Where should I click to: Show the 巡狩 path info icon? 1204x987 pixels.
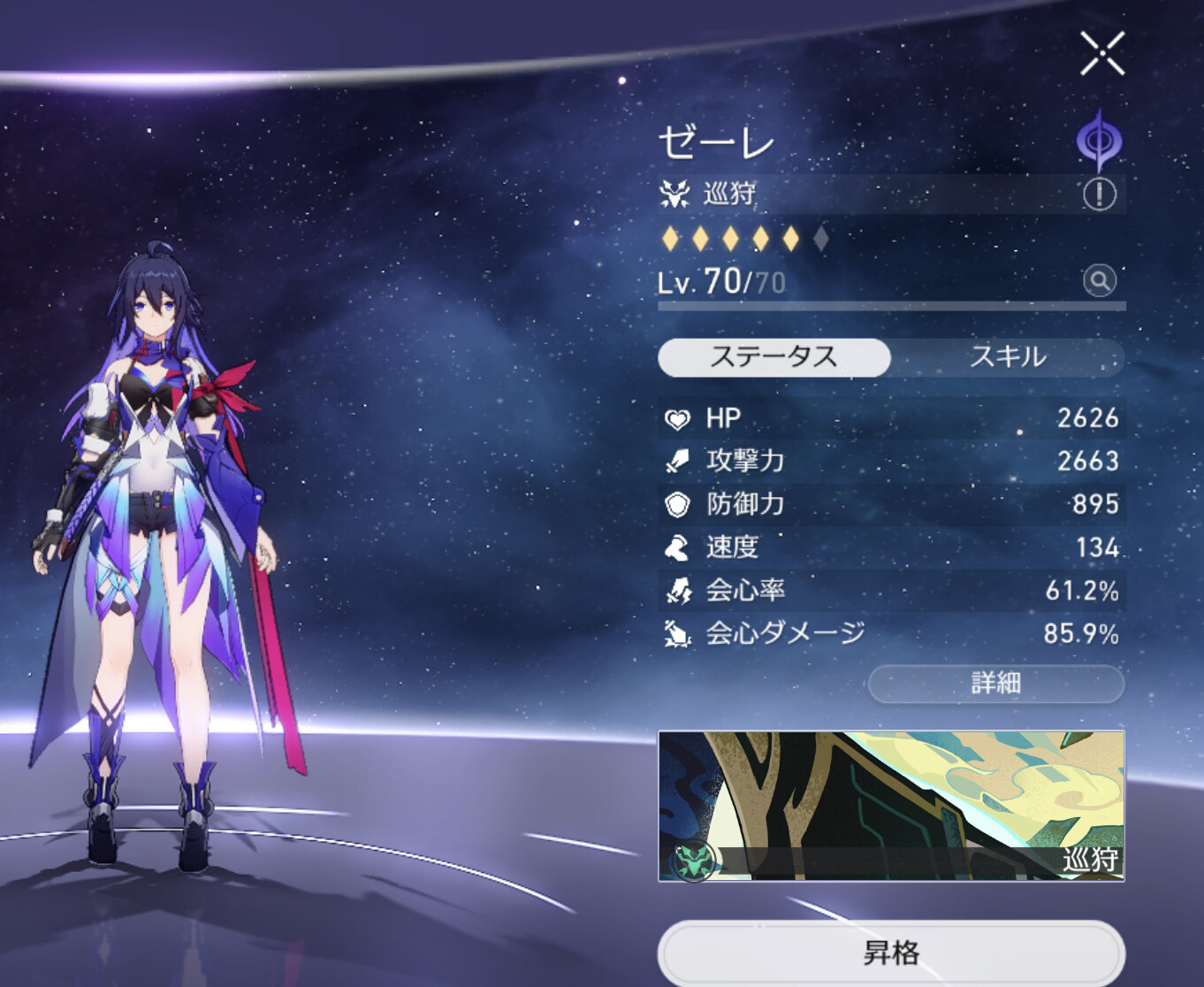coord(1099,195)
